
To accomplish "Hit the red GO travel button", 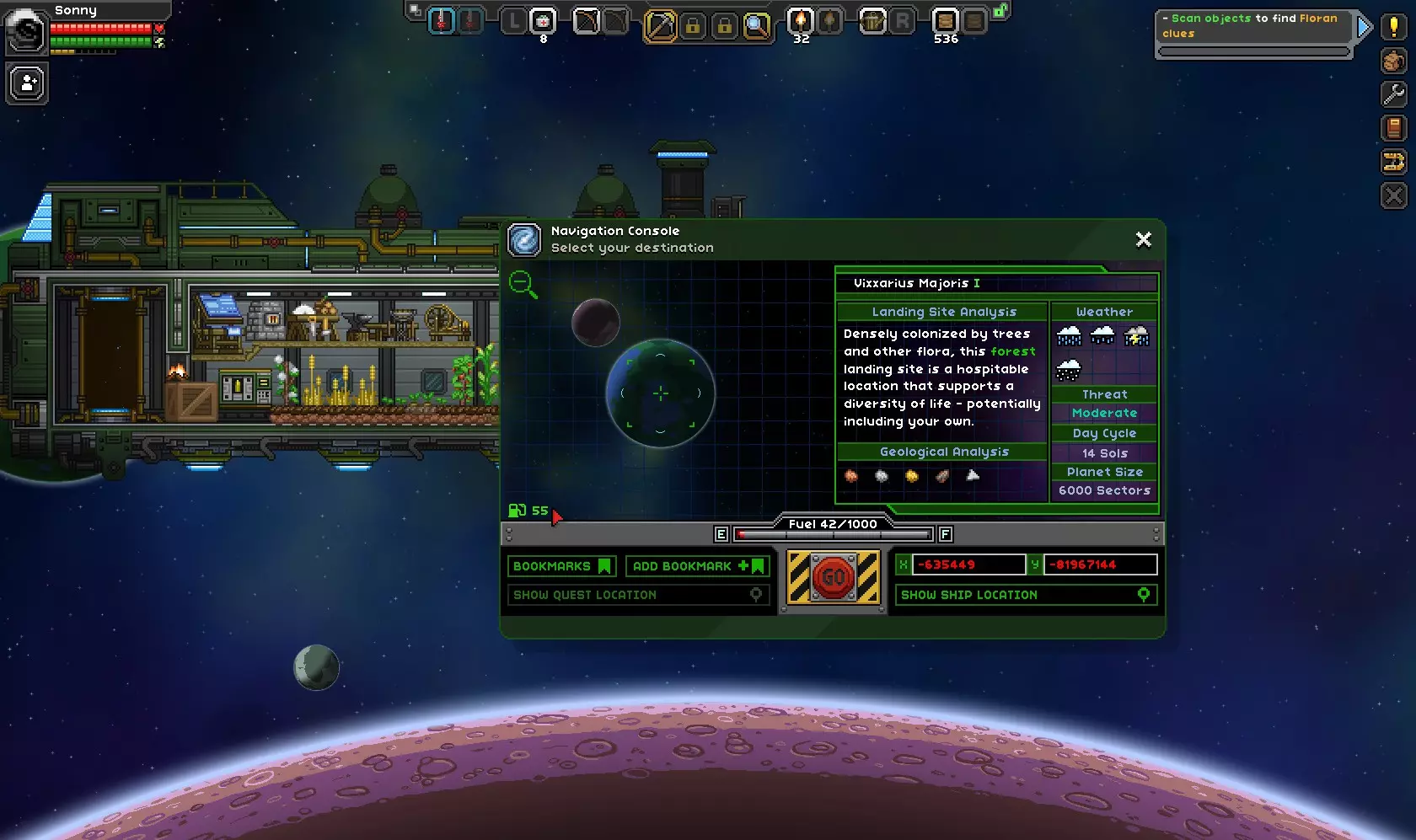I will pos(833,577).
